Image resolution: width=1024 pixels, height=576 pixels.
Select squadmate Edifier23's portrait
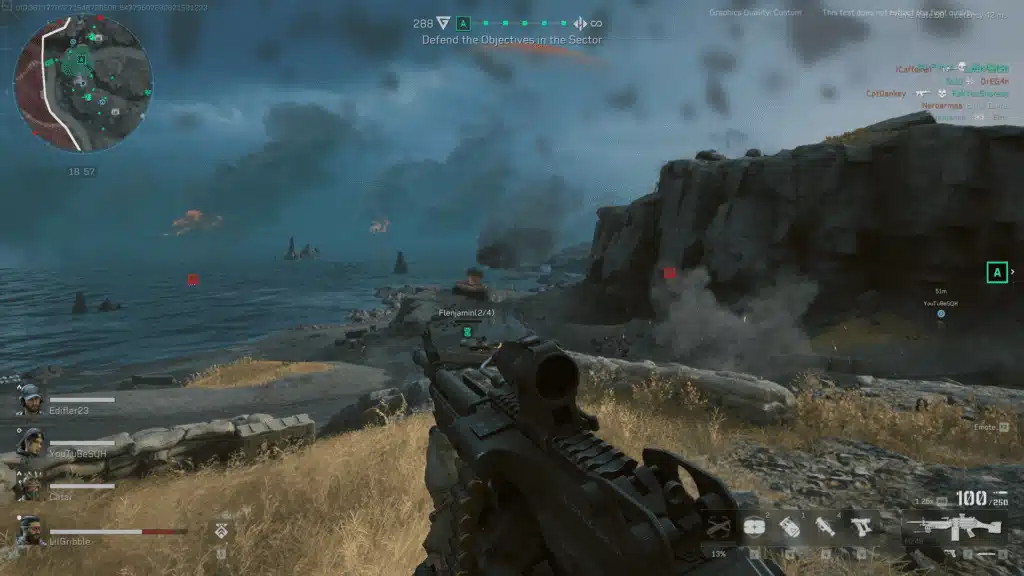pyautogui.click(x=30, y=399)
